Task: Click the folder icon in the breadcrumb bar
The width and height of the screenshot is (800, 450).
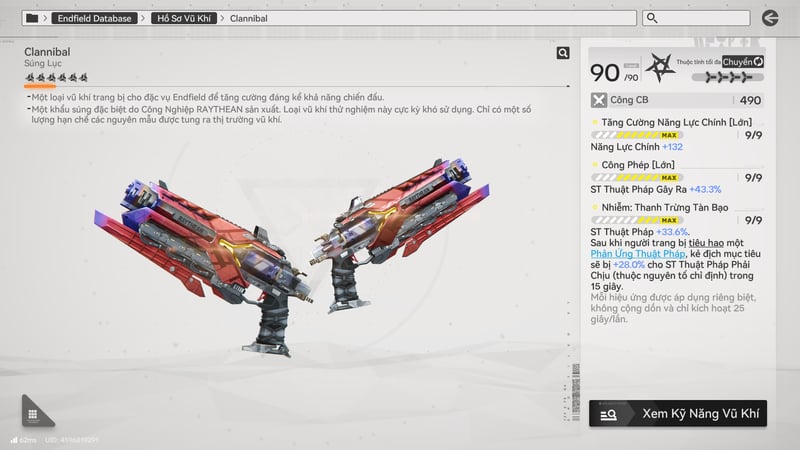Action: [x=33, y=18]
